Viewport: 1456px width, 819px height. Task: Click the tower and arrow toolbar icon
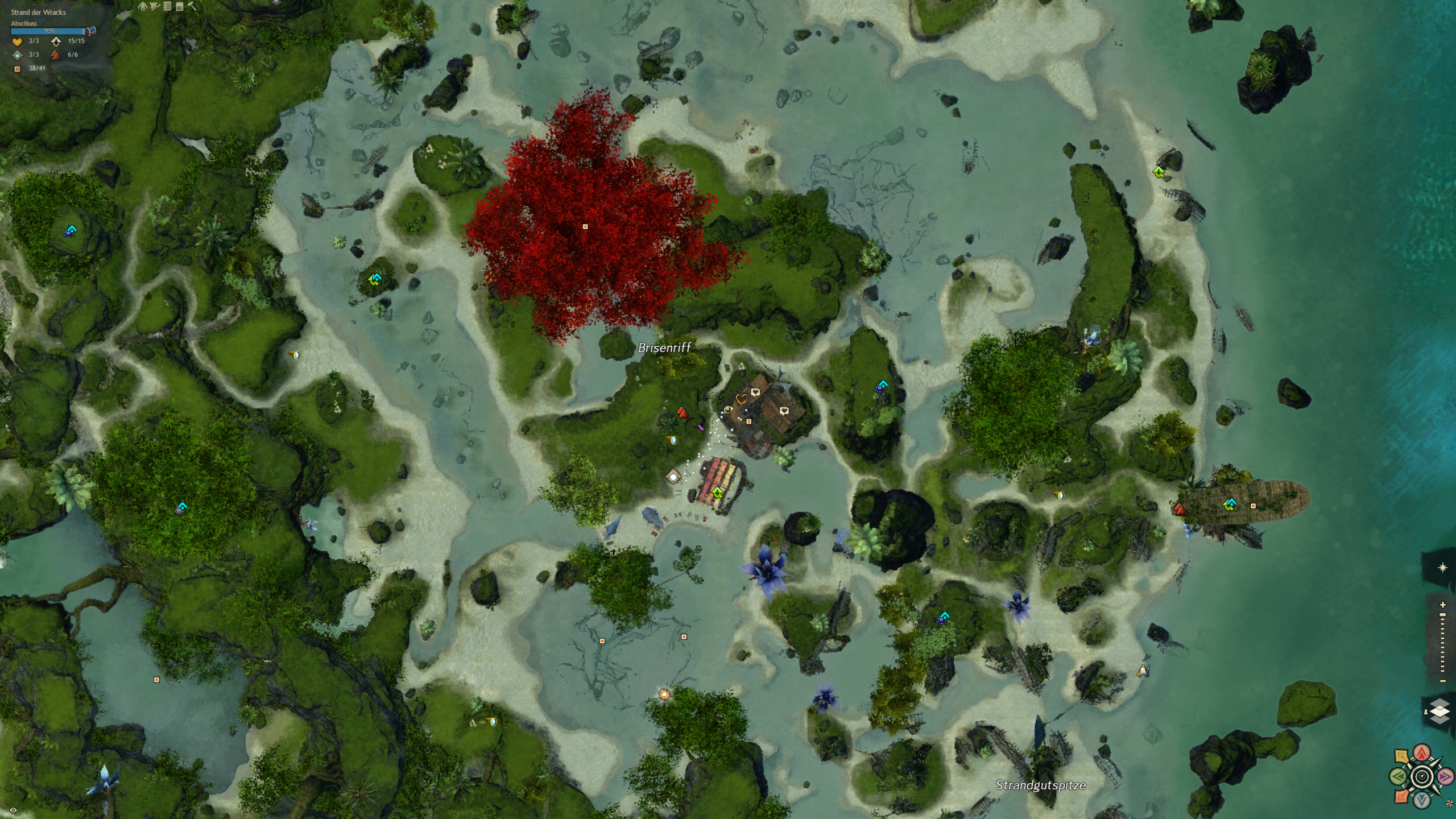155,6
